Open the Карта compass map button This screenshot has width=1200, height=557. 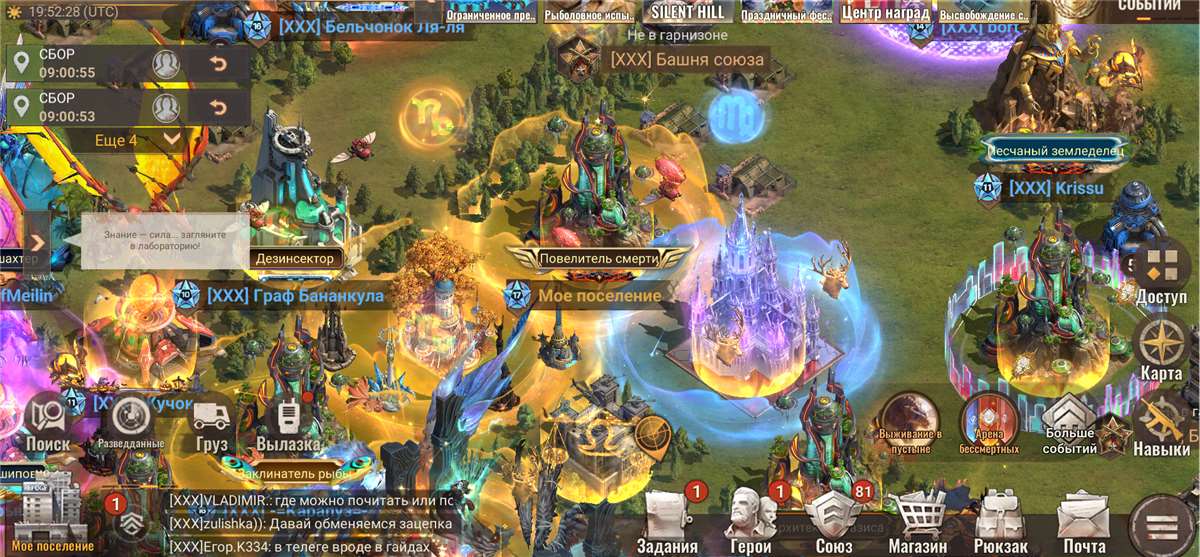click(1163, 347)
